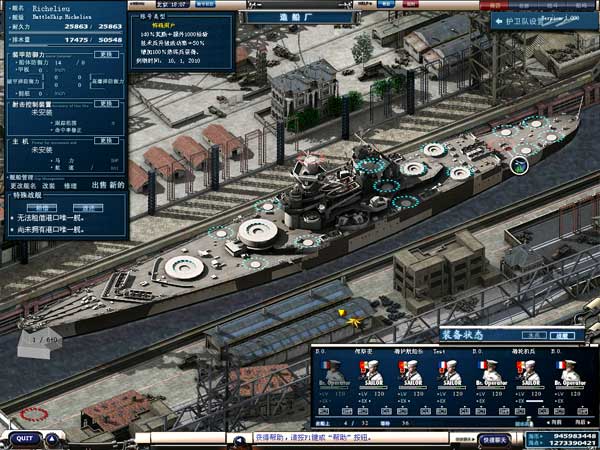Image resolution: width=600 pixels, height=450 pixels.
Task: Select the 改装 refit option
Action: tap(47, 185)
